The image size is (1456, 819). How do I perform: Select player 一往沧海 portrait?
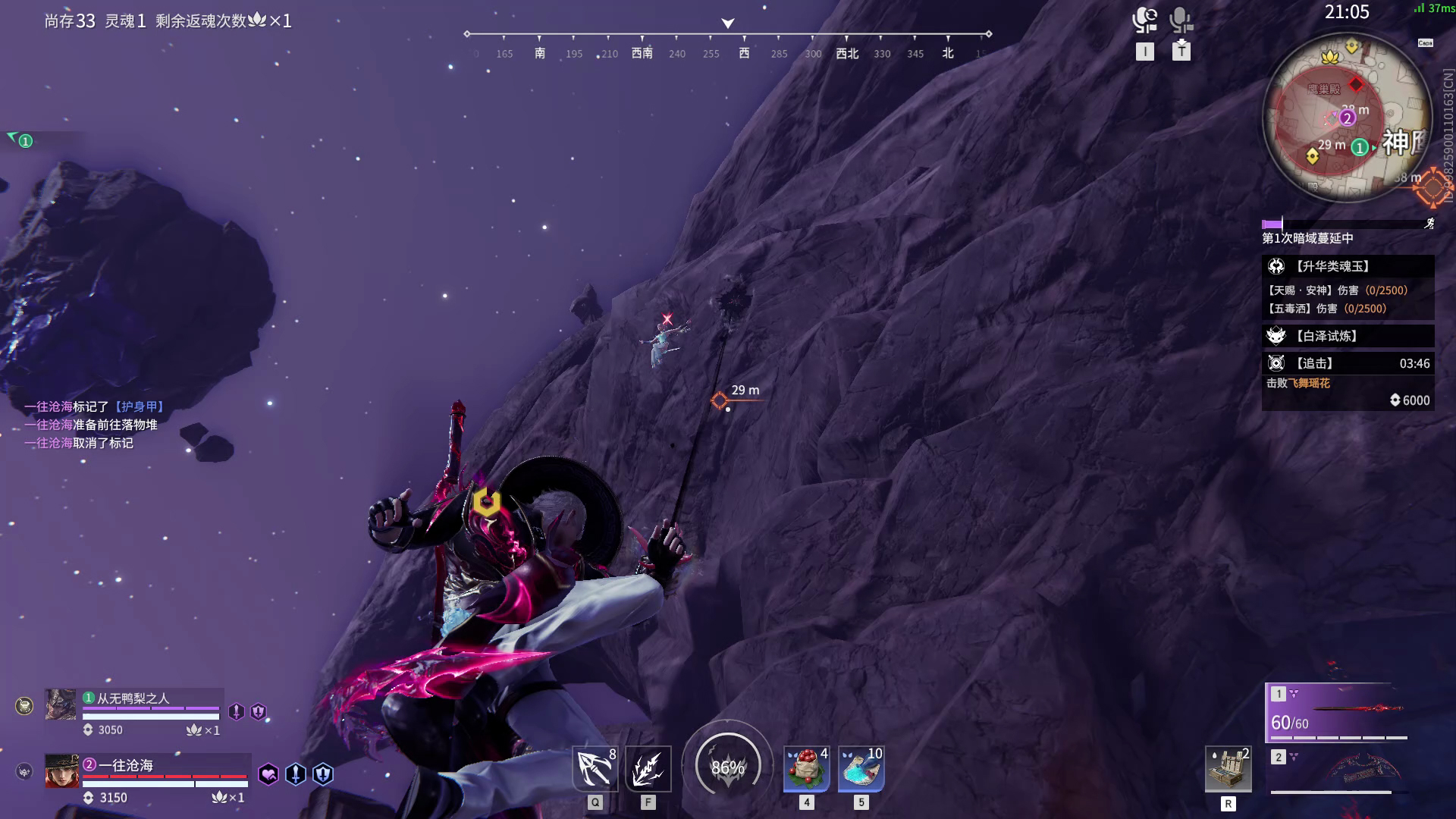(x=61, y=771)
